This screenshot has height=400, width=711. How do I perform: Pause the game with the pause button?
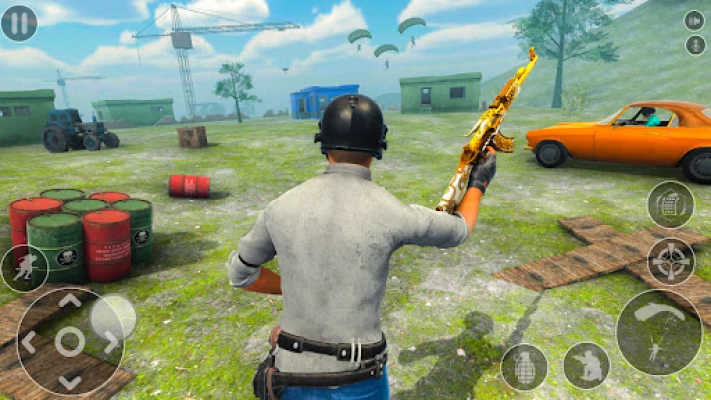click(18, 22)
